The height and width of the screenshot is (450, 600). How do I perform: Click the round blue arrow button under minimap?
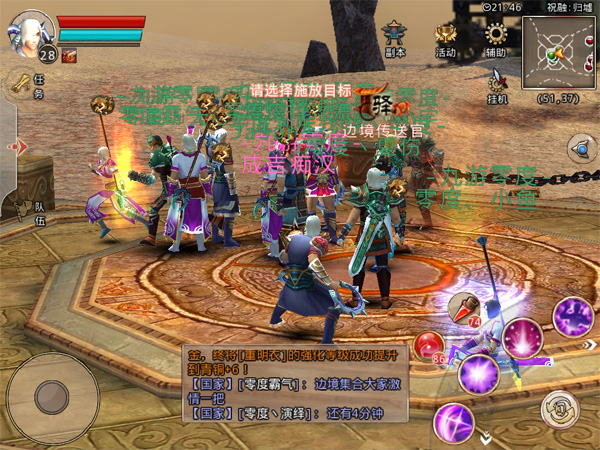click(x=579, y=149)
